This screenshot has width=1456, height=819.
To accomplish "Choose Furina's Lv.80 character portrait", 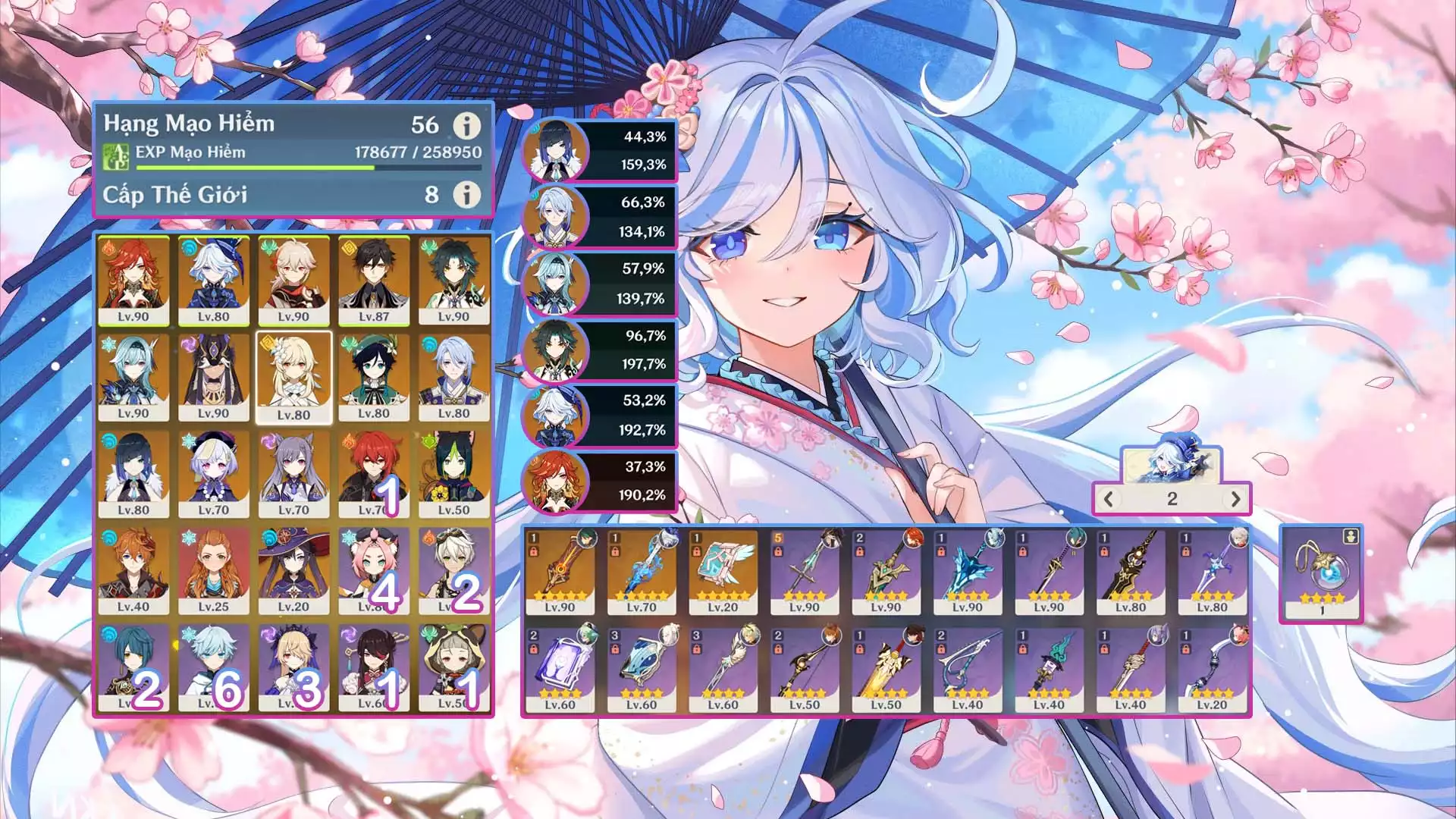I will [214, 281].
